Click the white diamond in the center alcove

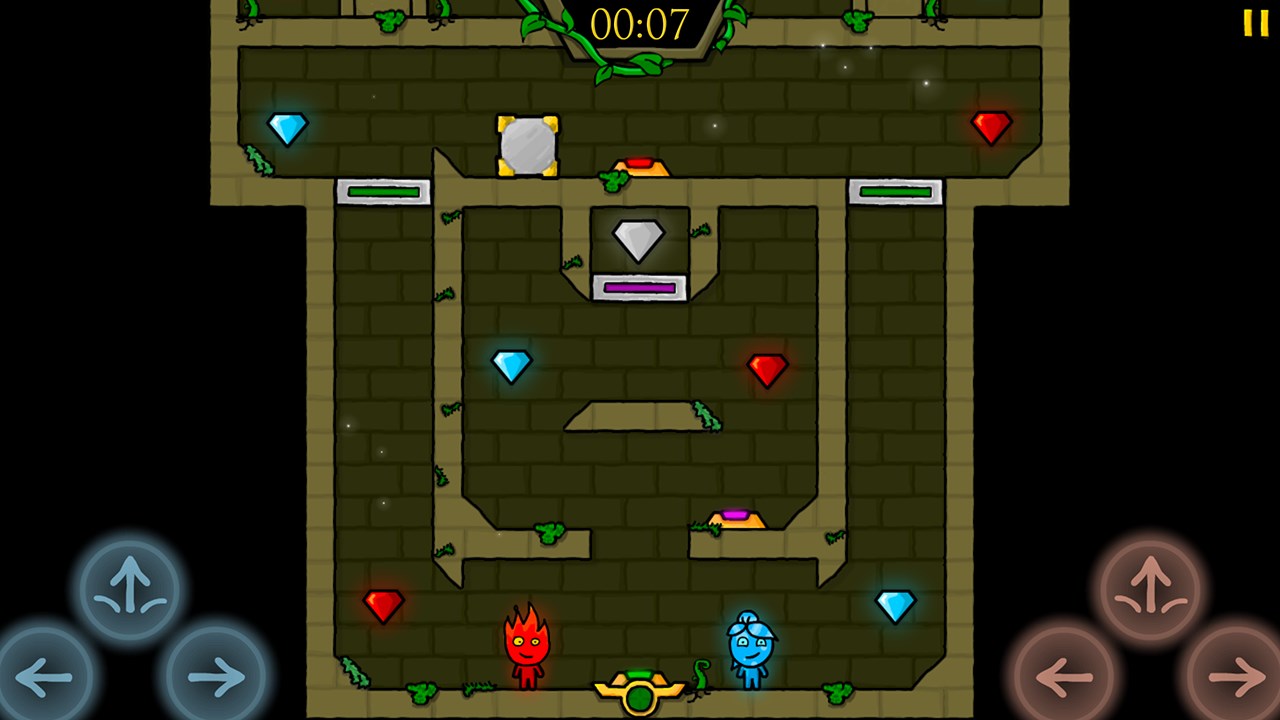tap(639, 240)
